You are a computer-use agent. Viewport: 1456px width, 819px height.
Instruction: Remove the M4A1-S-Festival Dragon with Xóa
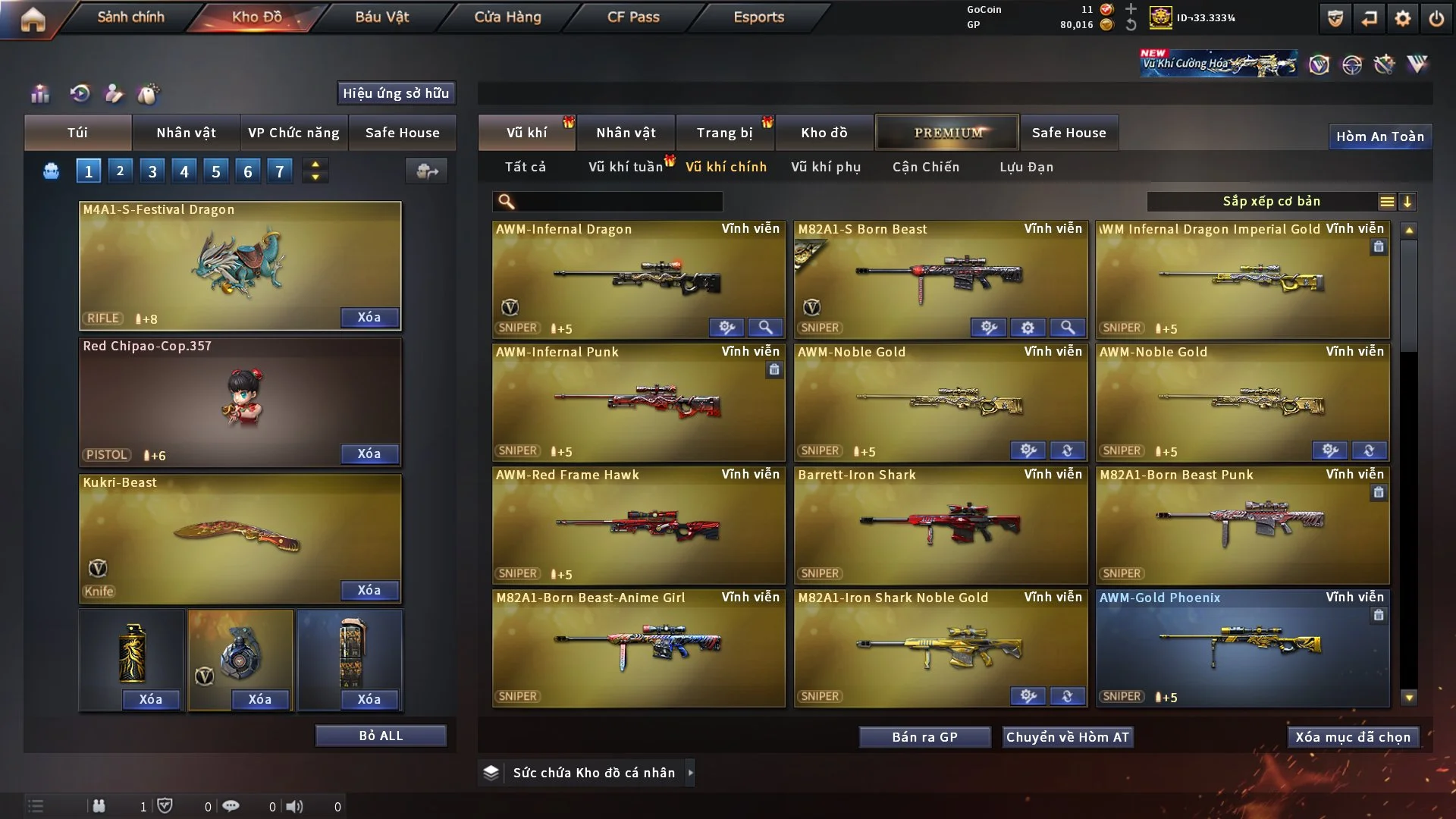click(x=369, y=317)
